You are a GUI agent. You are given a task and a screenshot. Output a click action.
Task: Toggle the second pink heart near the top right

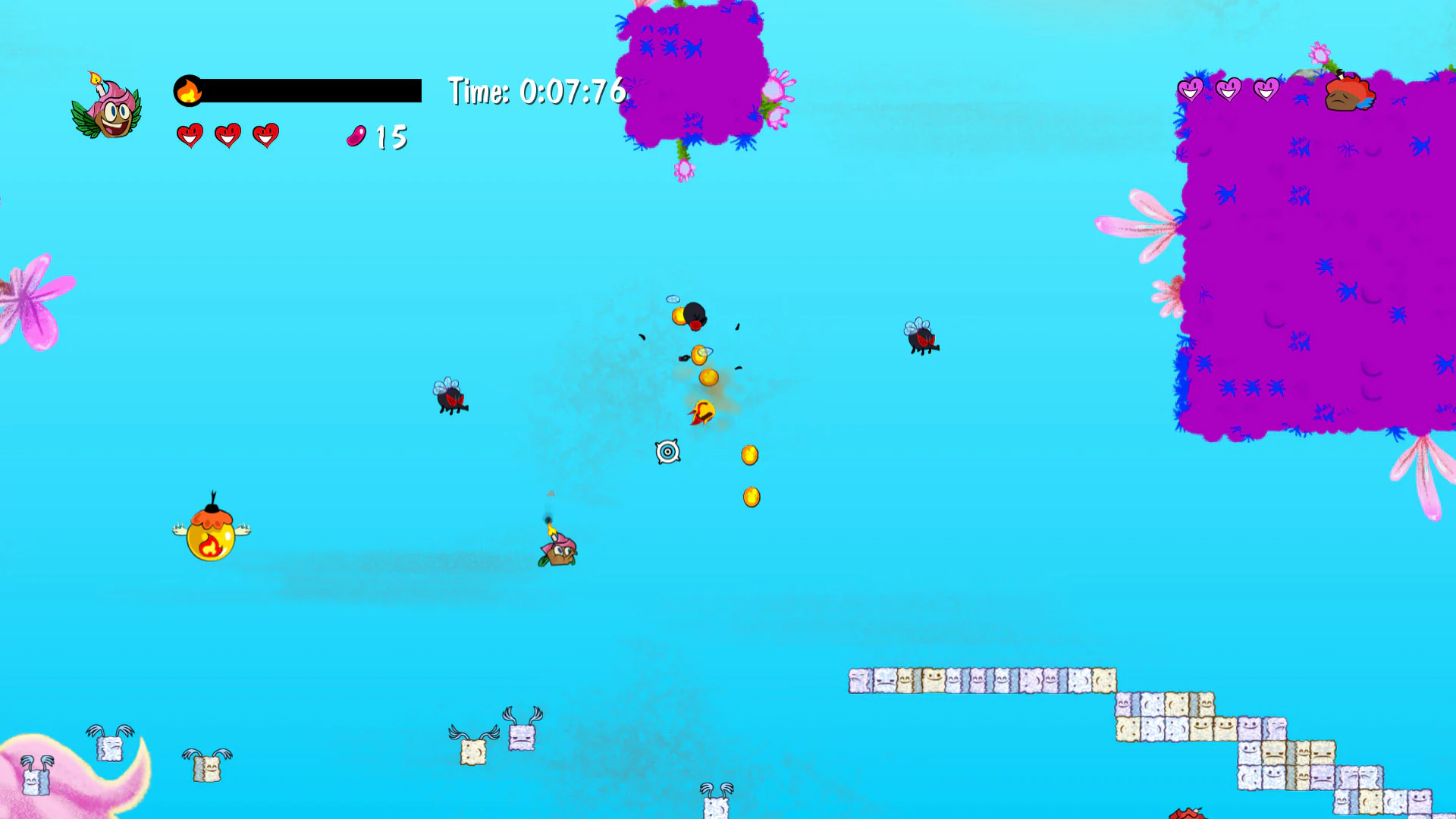(1228, 88)
